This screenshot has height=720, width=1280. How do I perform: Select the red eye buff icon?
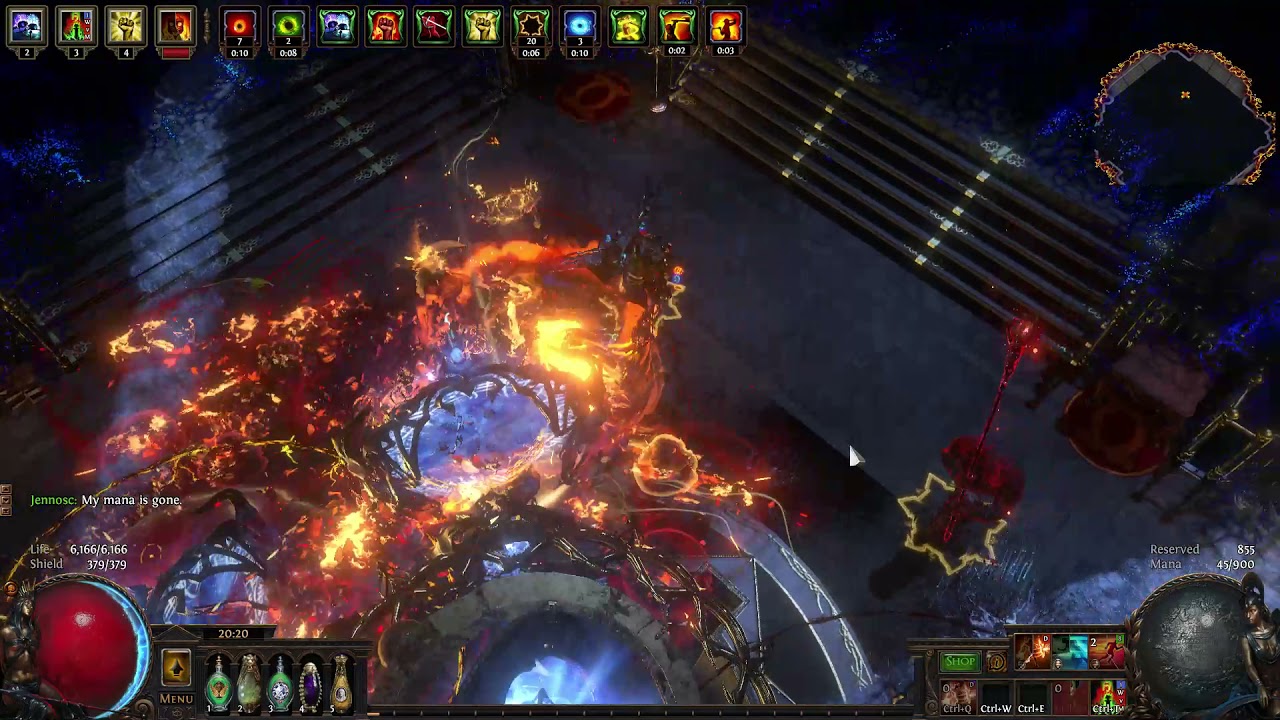(x=239, y=27)
